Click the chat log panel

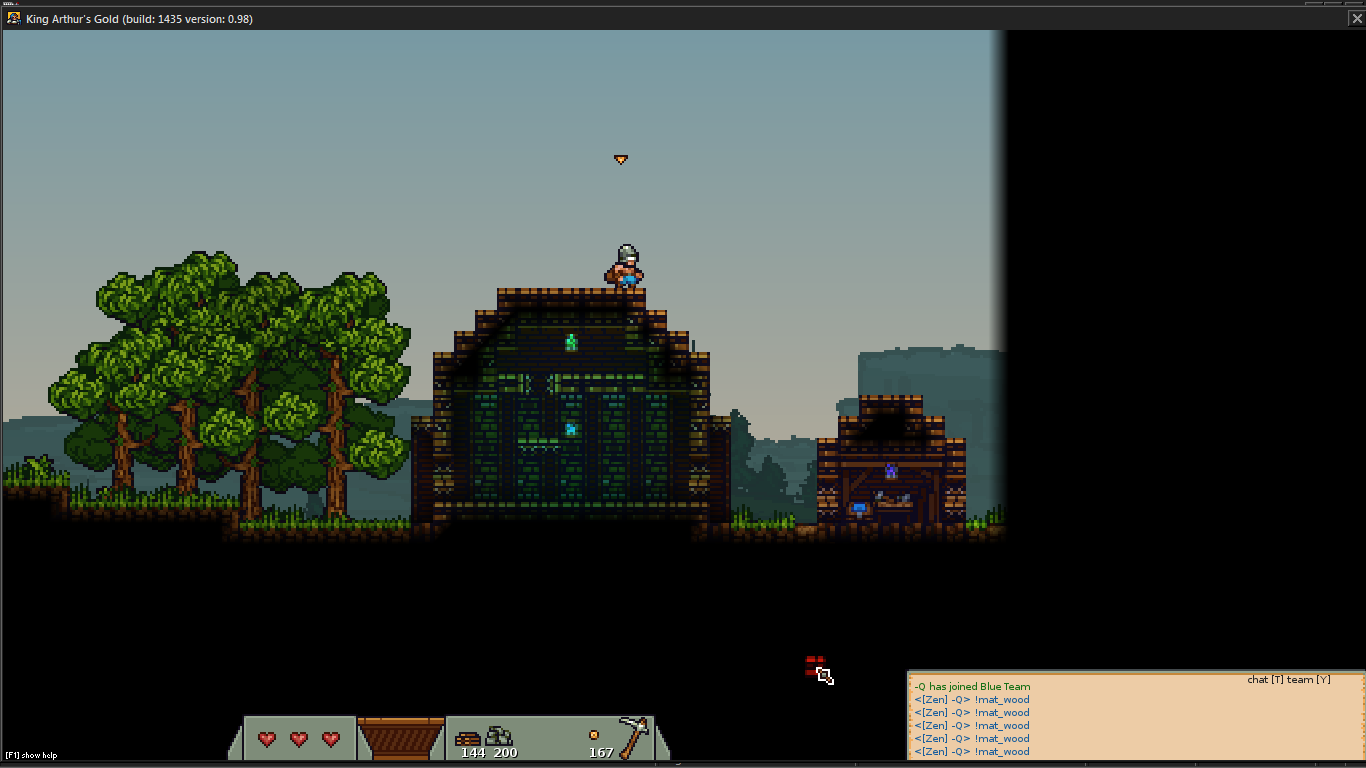(x=1135, y=719)
